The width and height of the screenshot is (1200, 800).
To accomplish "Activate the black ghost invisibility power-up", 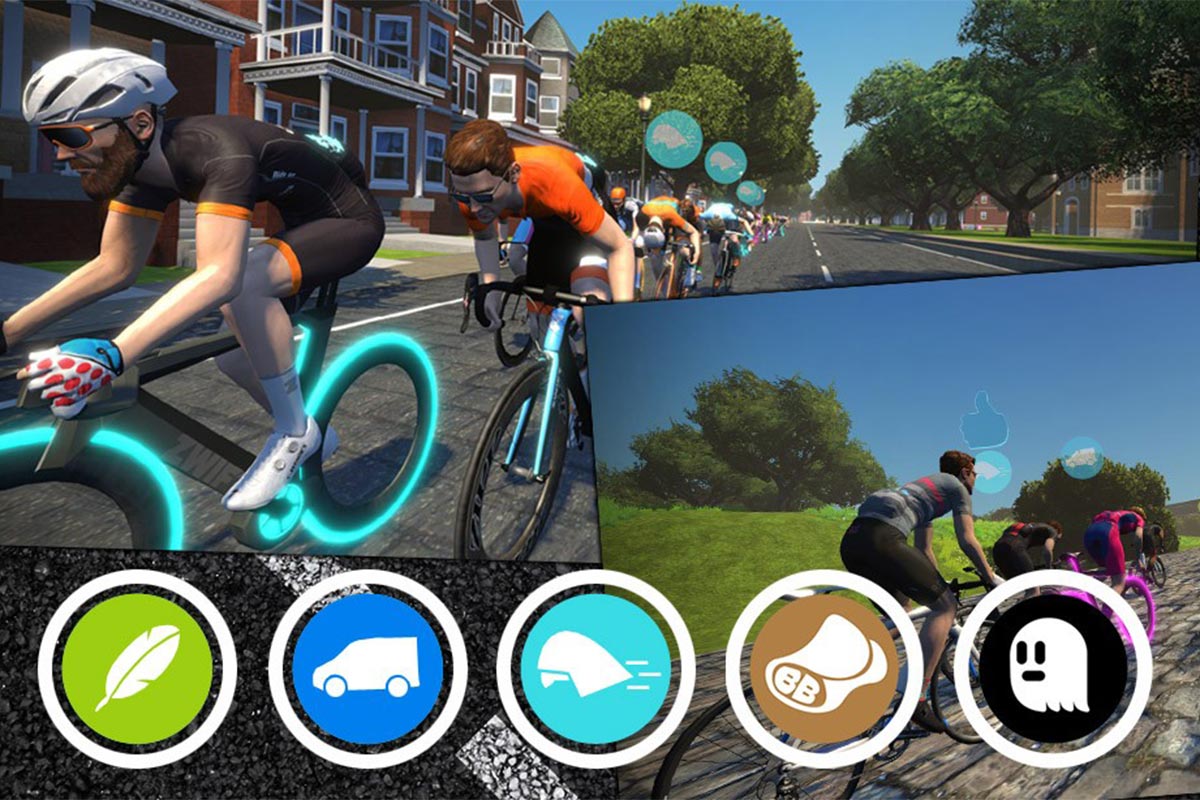I will (1052, 668).
